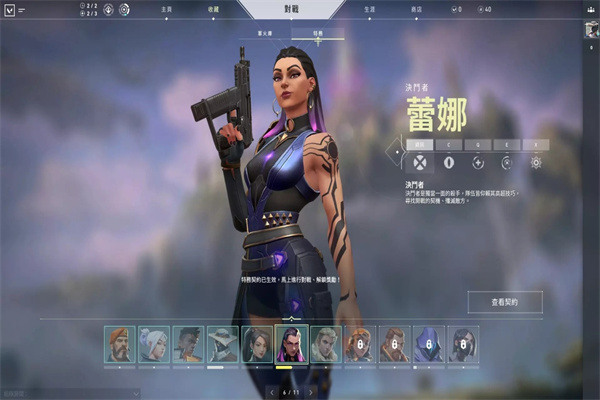Click the Valorant logo menu icon
The image size is (600, 400).
click(8, 10)
